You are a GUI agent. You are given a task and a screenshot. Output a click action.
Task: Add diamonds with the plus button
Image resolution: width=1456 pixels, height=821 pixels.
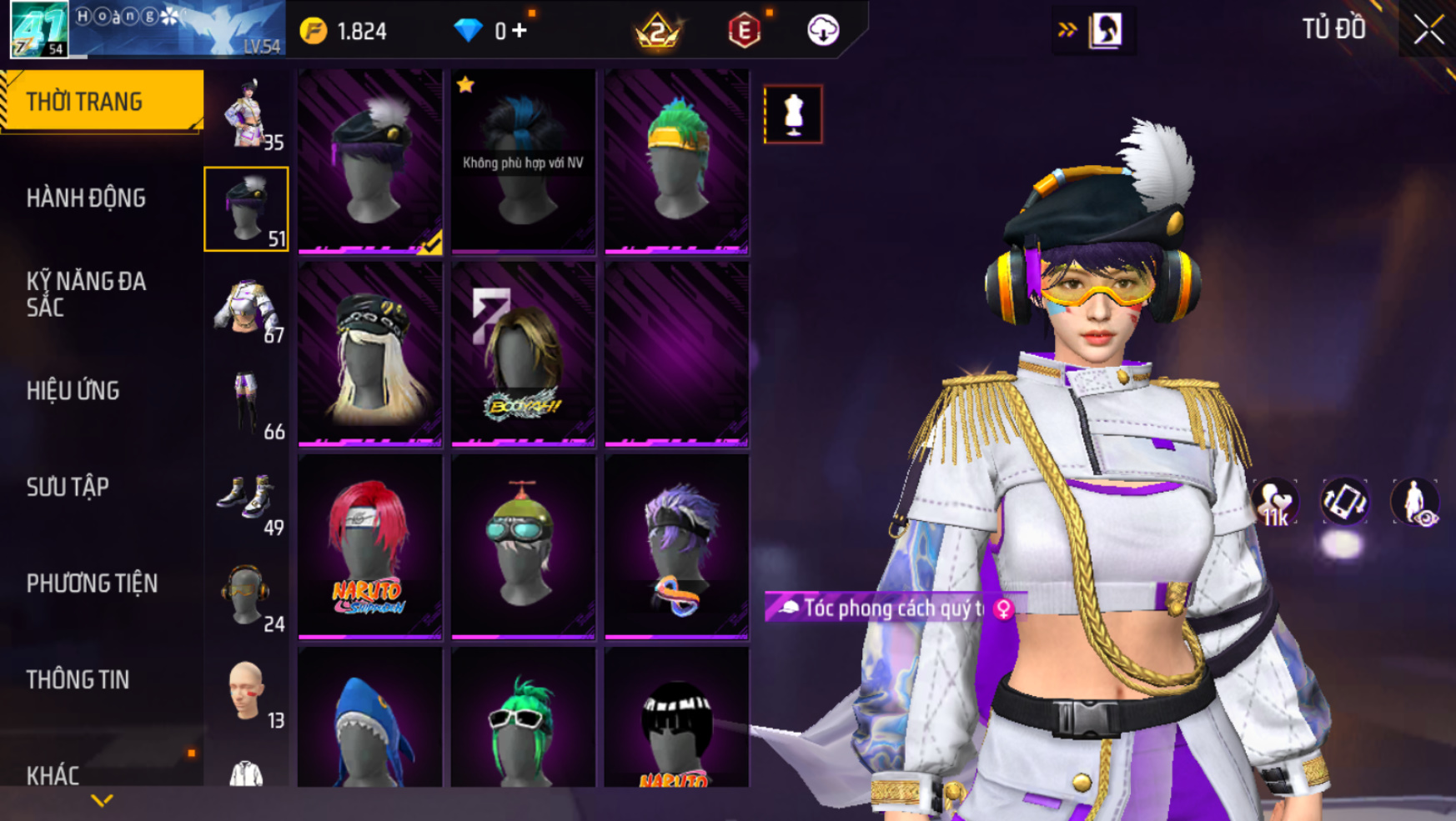(x=520, y=31)
